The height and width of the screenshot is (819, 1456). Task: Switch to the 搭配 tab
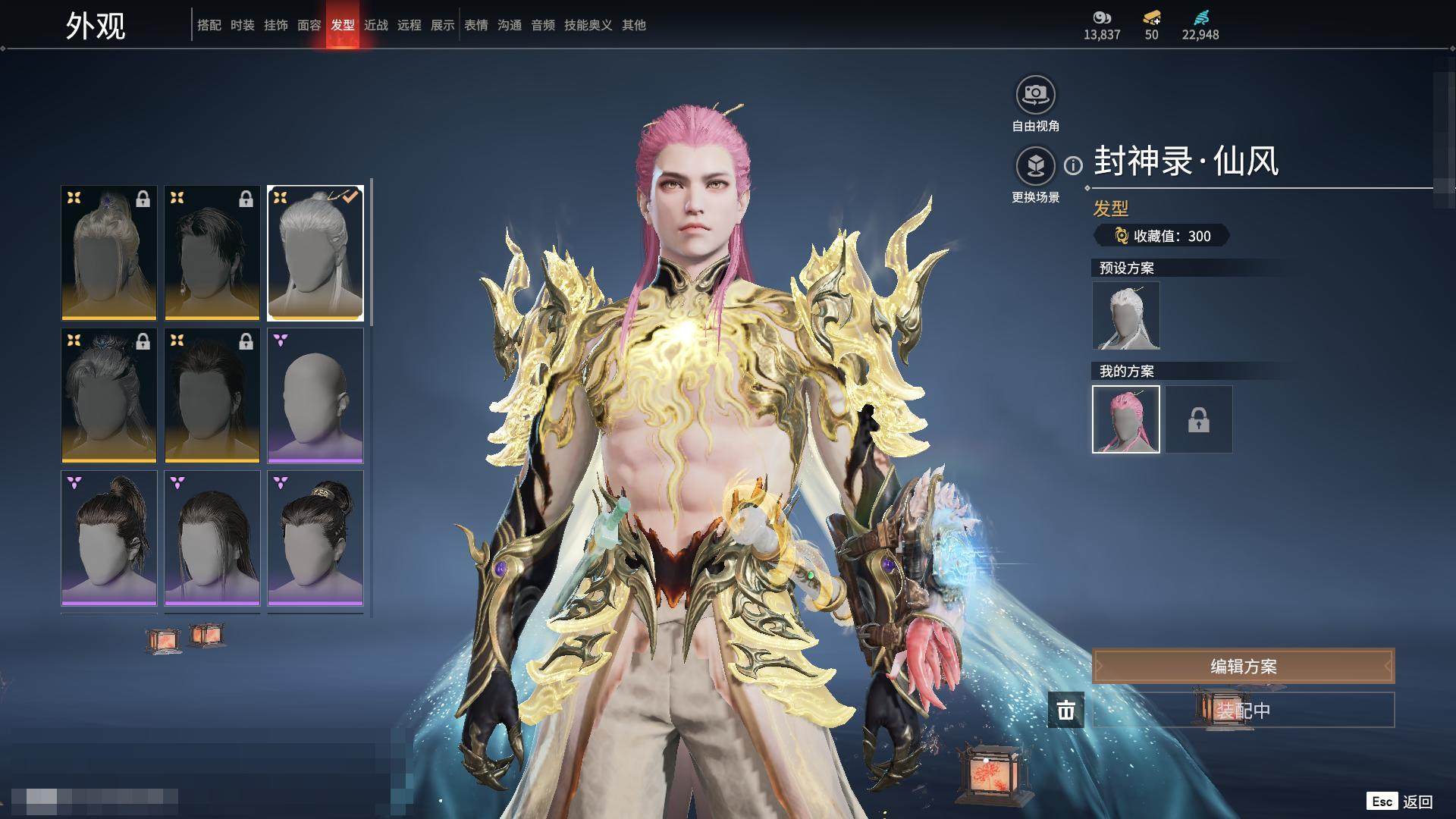pyautogui.click(x=209, y=25)
